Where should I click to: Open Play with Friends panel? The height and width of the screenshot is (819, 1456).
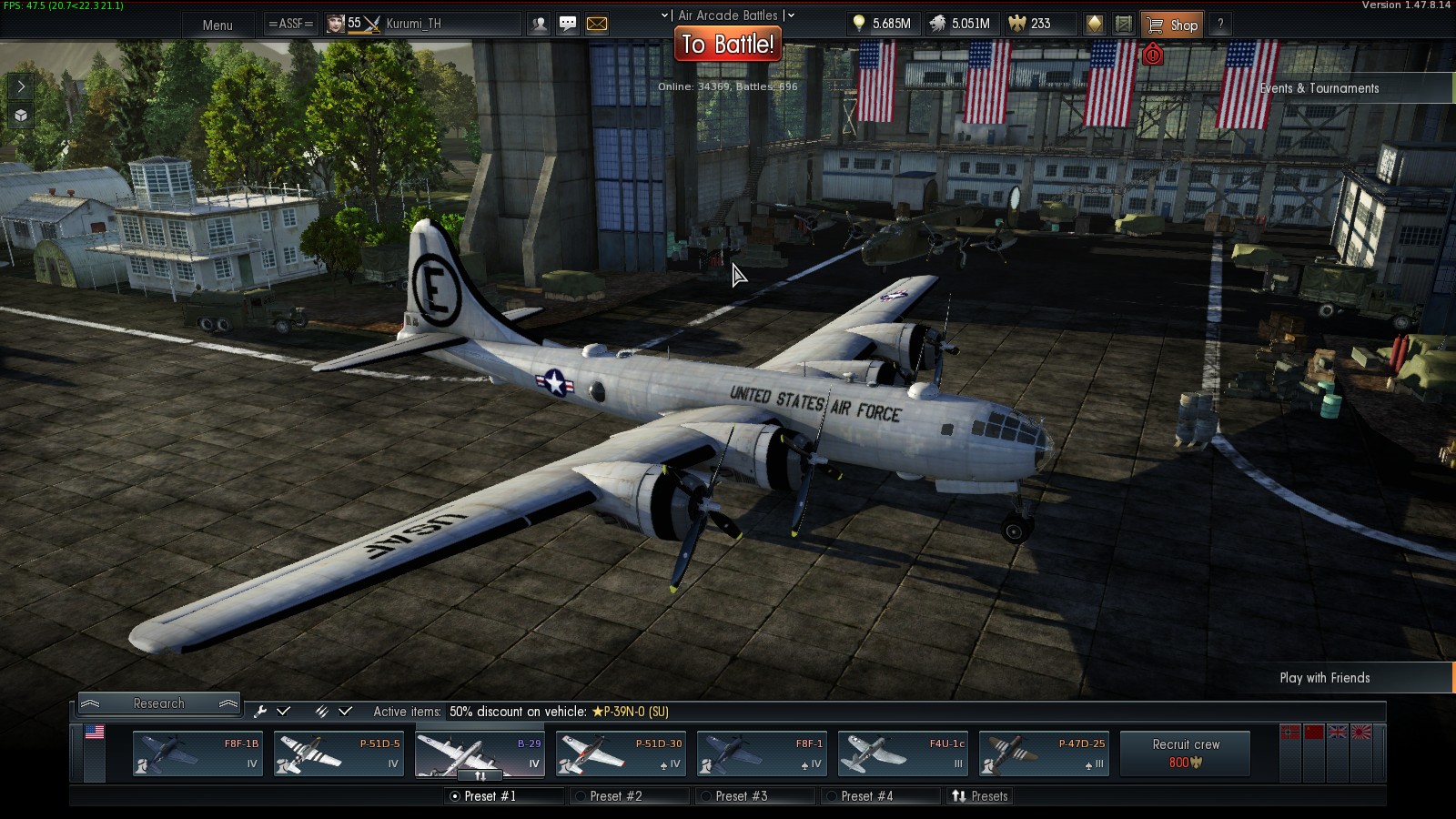coord(1324,678)
